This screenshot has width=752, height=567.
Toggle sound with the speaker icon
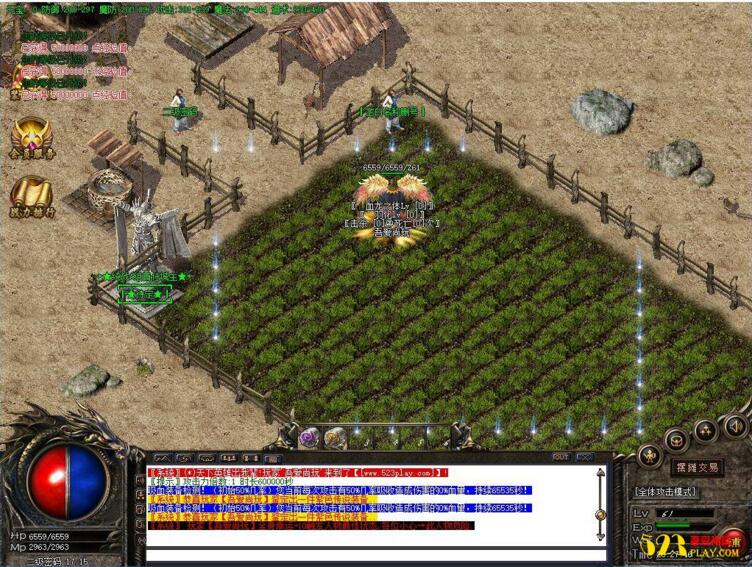(x=735, y=427)
